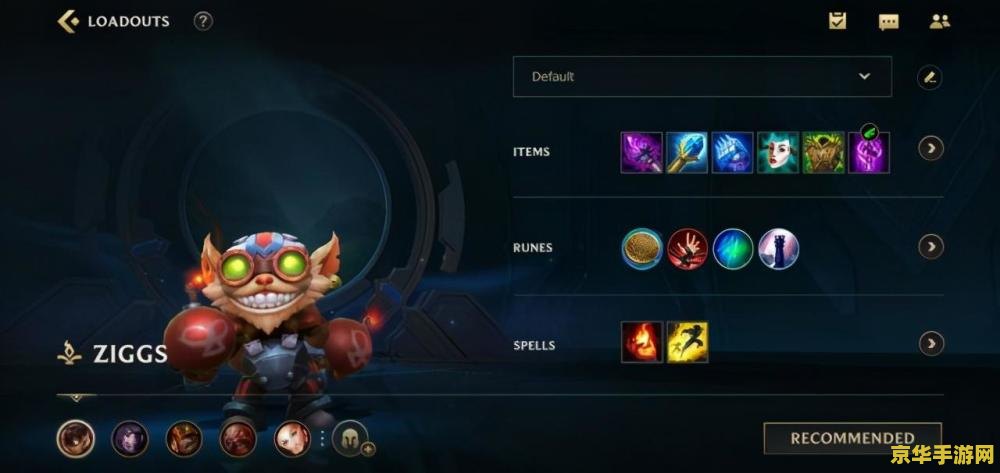
Task: Go back from the Loadouts screen
Action: 68,21
